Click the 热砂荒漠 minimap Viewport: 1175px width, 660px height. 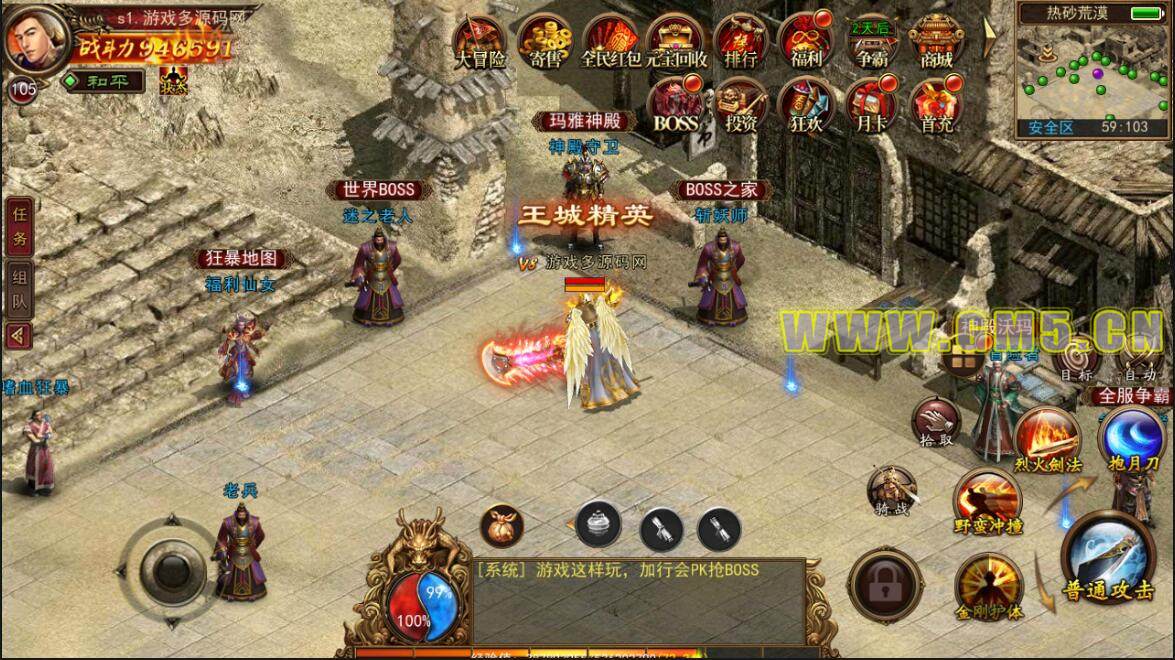1095,75
